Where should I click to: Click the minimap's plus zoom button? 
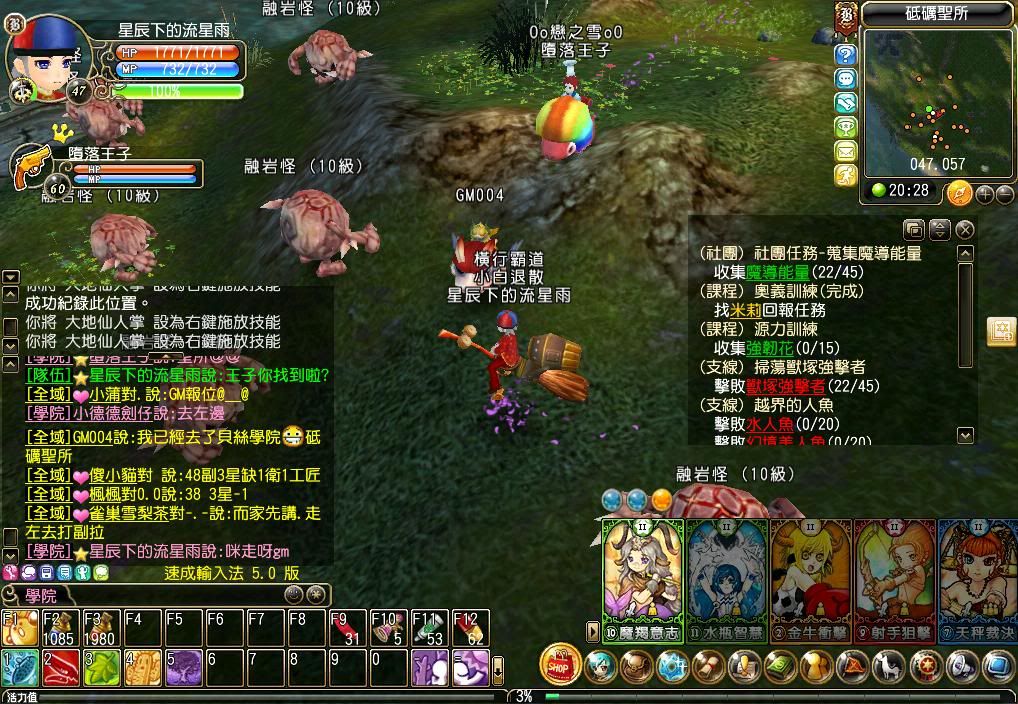985,194
